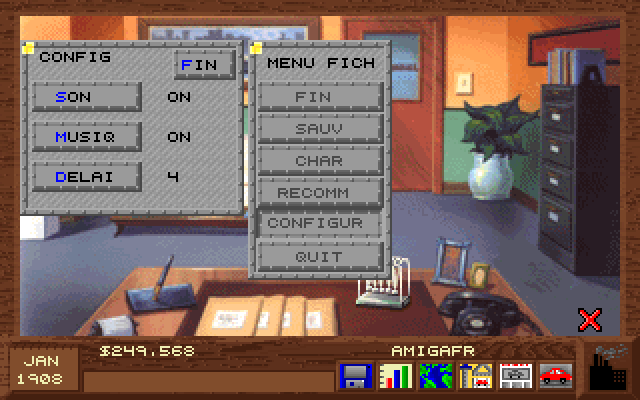
Task: Open the garage building icon
Action: pyautogui.click(x=474, y=376)
